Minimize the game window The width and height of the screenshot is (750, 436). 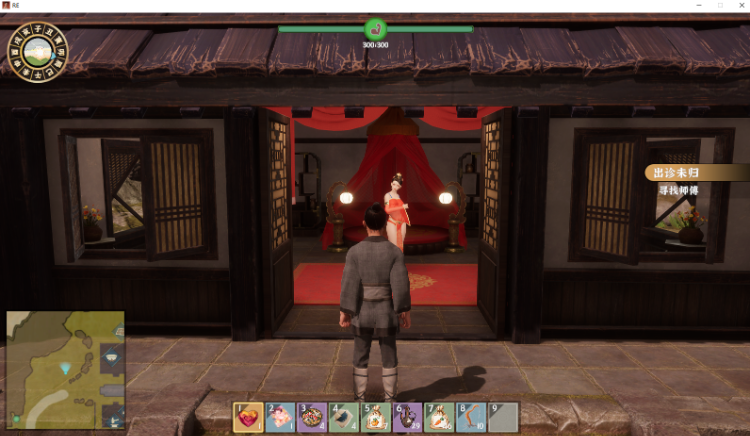point(697,6)
